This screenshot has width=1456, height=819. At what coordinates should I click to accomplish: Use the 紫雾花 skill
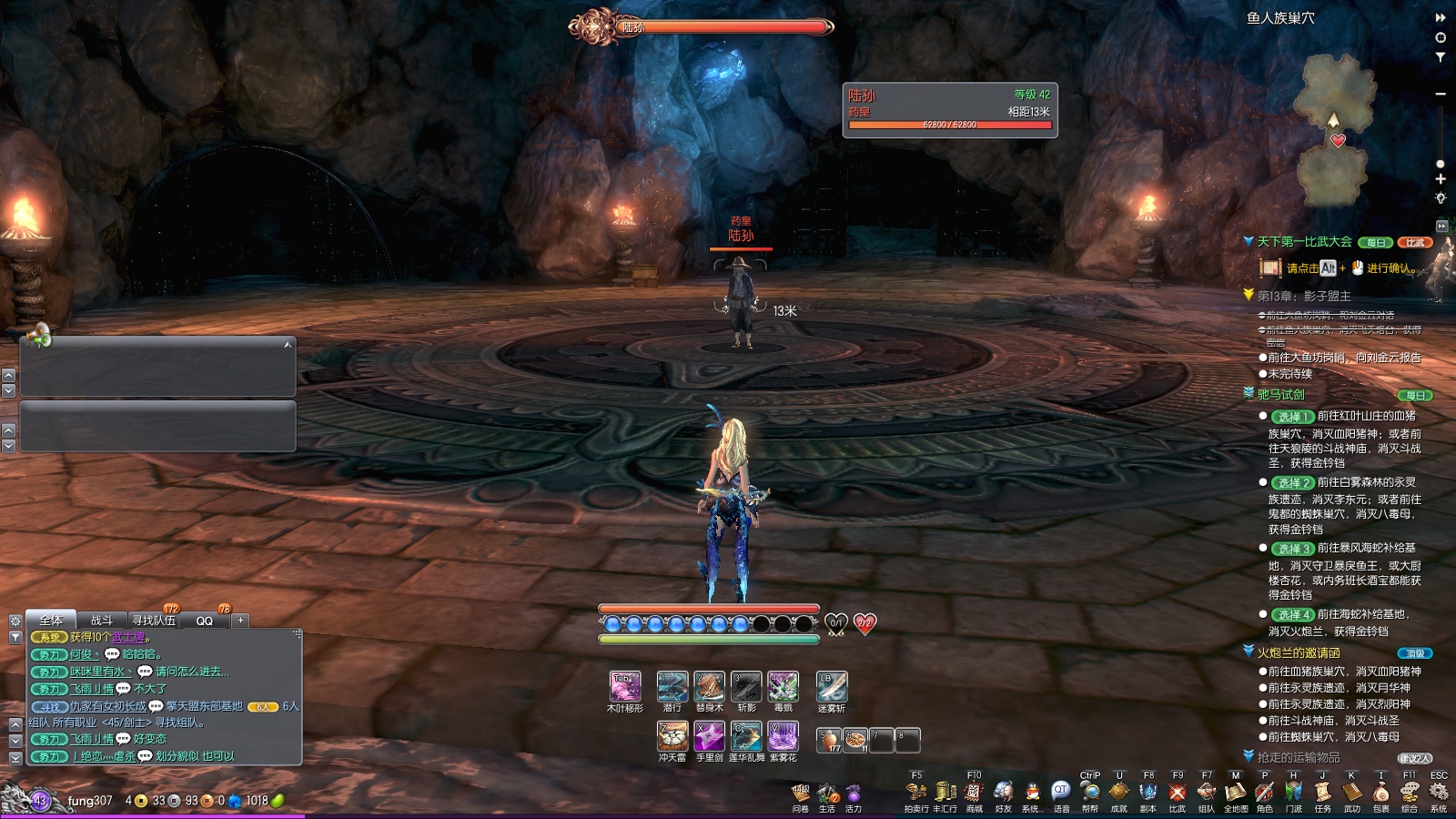[x=783, y=735]
